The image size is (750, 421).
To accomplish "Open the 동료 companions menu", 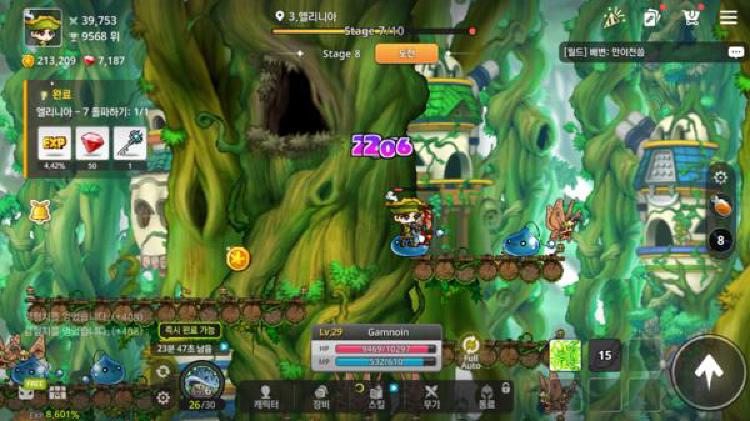I will (487, 397).
